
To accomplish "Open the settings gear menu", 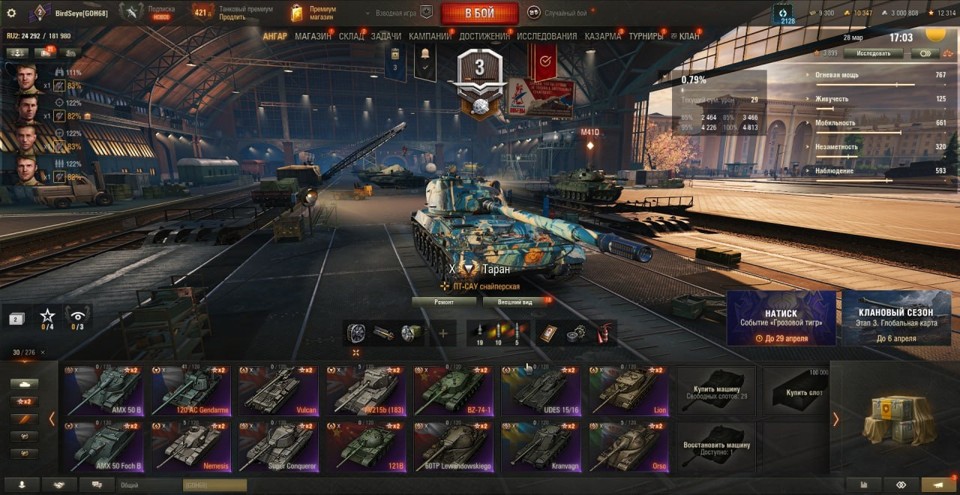I will 11,13.
